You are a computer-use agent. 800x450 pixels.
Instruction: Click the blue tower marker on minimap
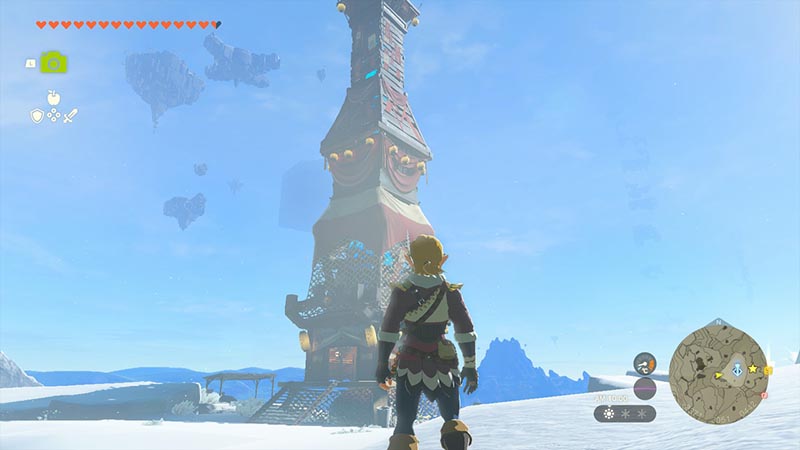[x=737, y=368]
